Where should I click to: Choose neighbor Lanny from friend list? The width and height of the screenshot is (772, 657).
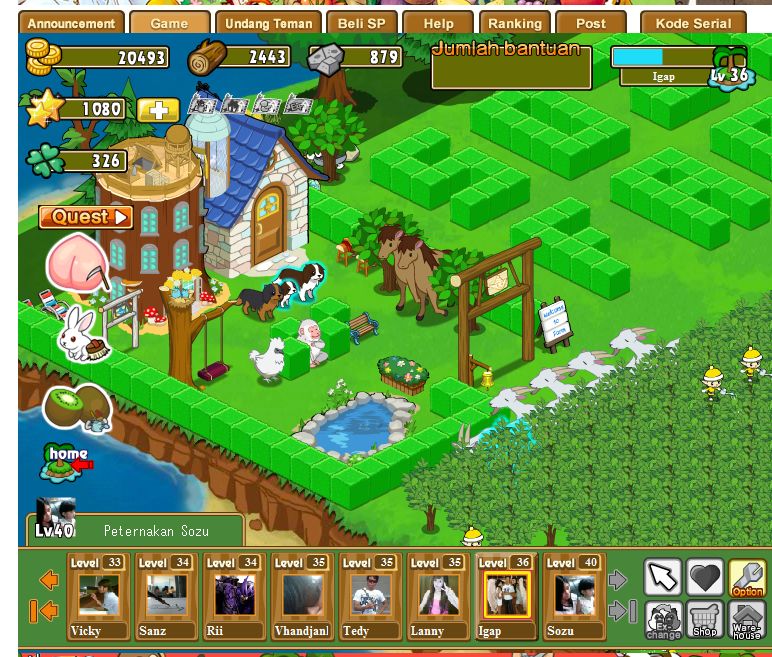[438, 597]
